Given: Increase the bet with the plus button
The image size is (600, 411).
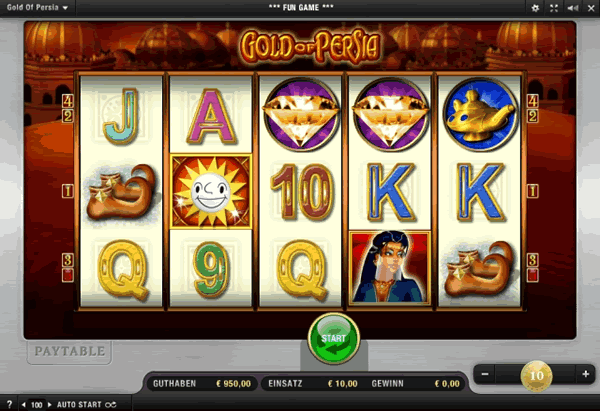Looking at the screenshot, I should coord(586,374).
